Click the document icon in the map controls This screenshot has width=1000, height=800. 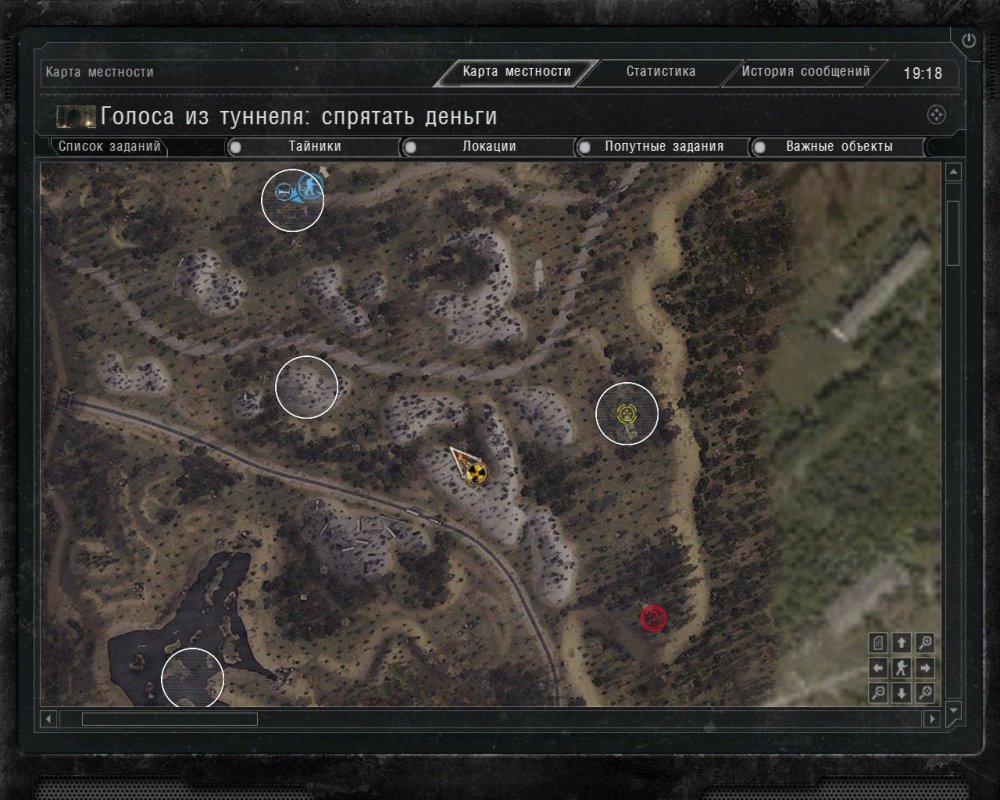pyautogui.click(x=878, y=643)
